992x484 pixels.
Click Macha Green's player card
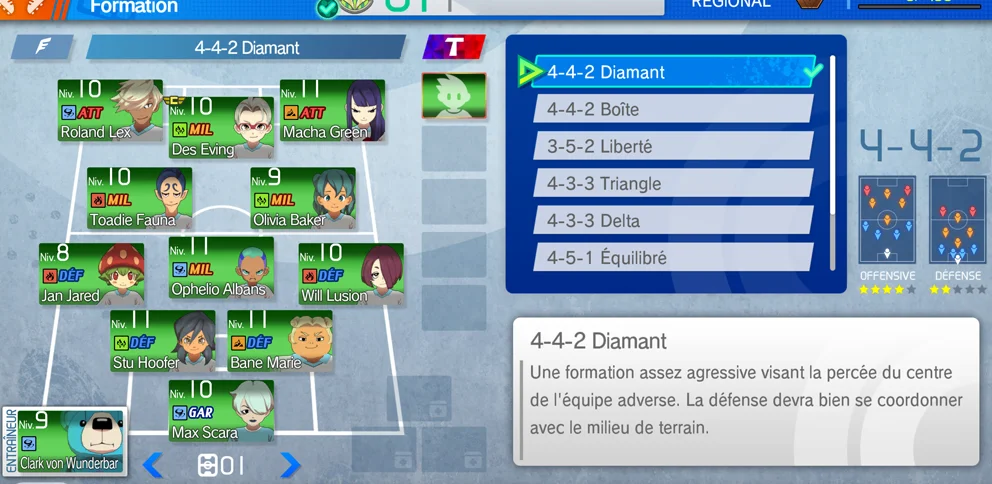tap(332, 110)
